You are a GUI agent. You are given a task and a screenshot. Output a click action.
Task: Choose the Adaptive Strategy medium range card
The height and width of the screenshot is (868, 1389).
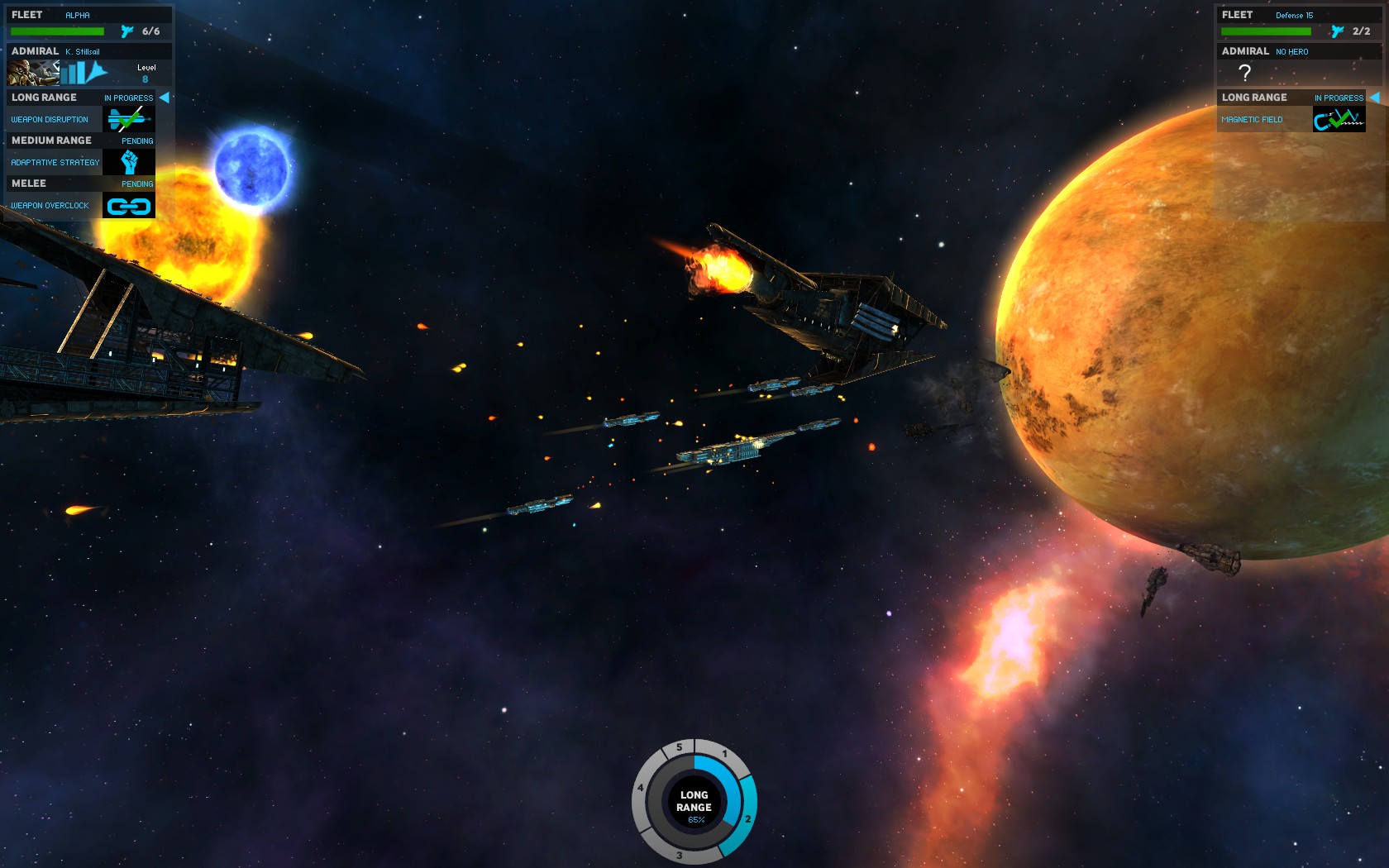coord(128,162)
